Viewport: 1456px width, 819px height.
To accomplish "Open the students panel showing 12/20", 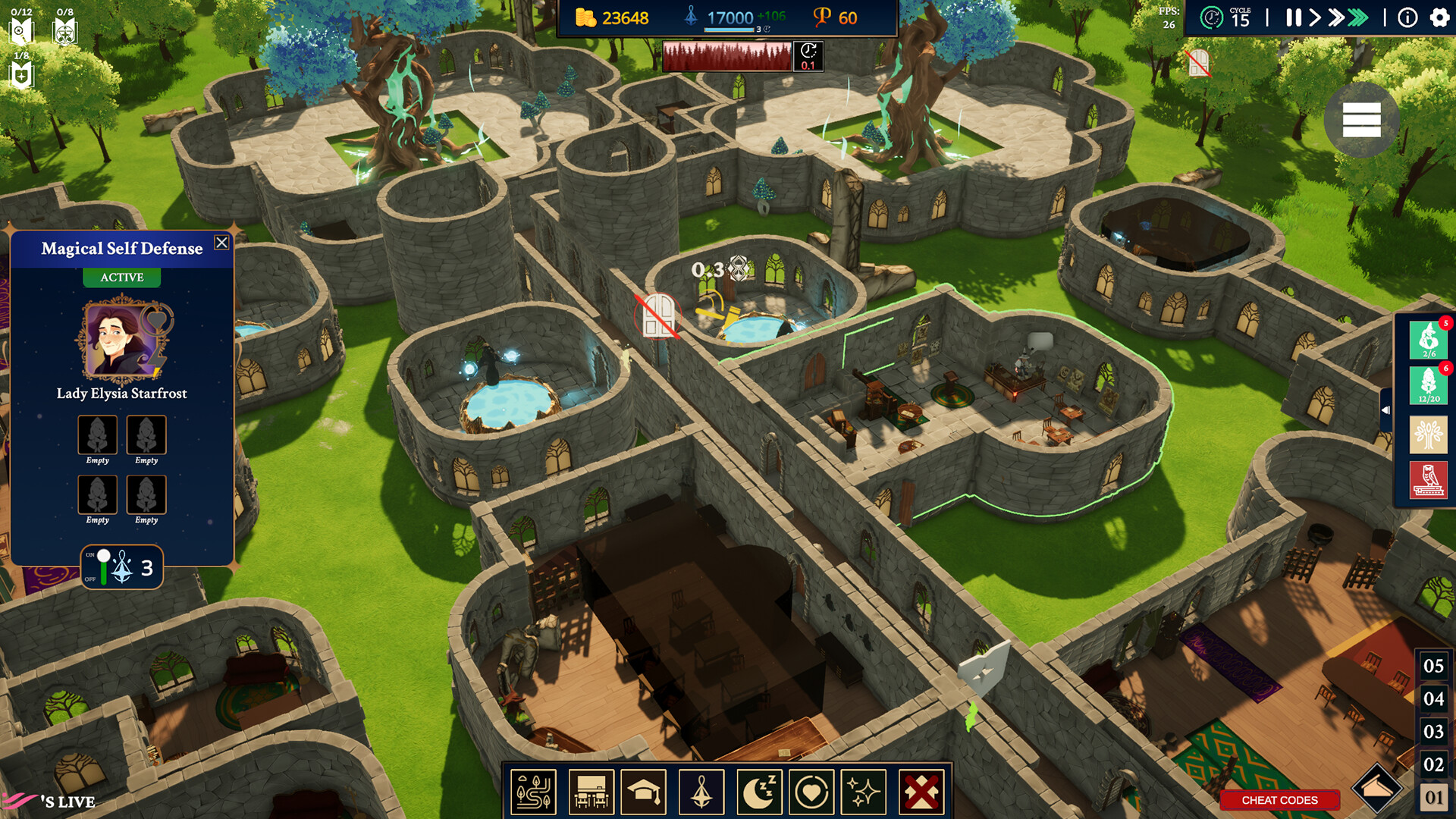I will coord(1429,385).
